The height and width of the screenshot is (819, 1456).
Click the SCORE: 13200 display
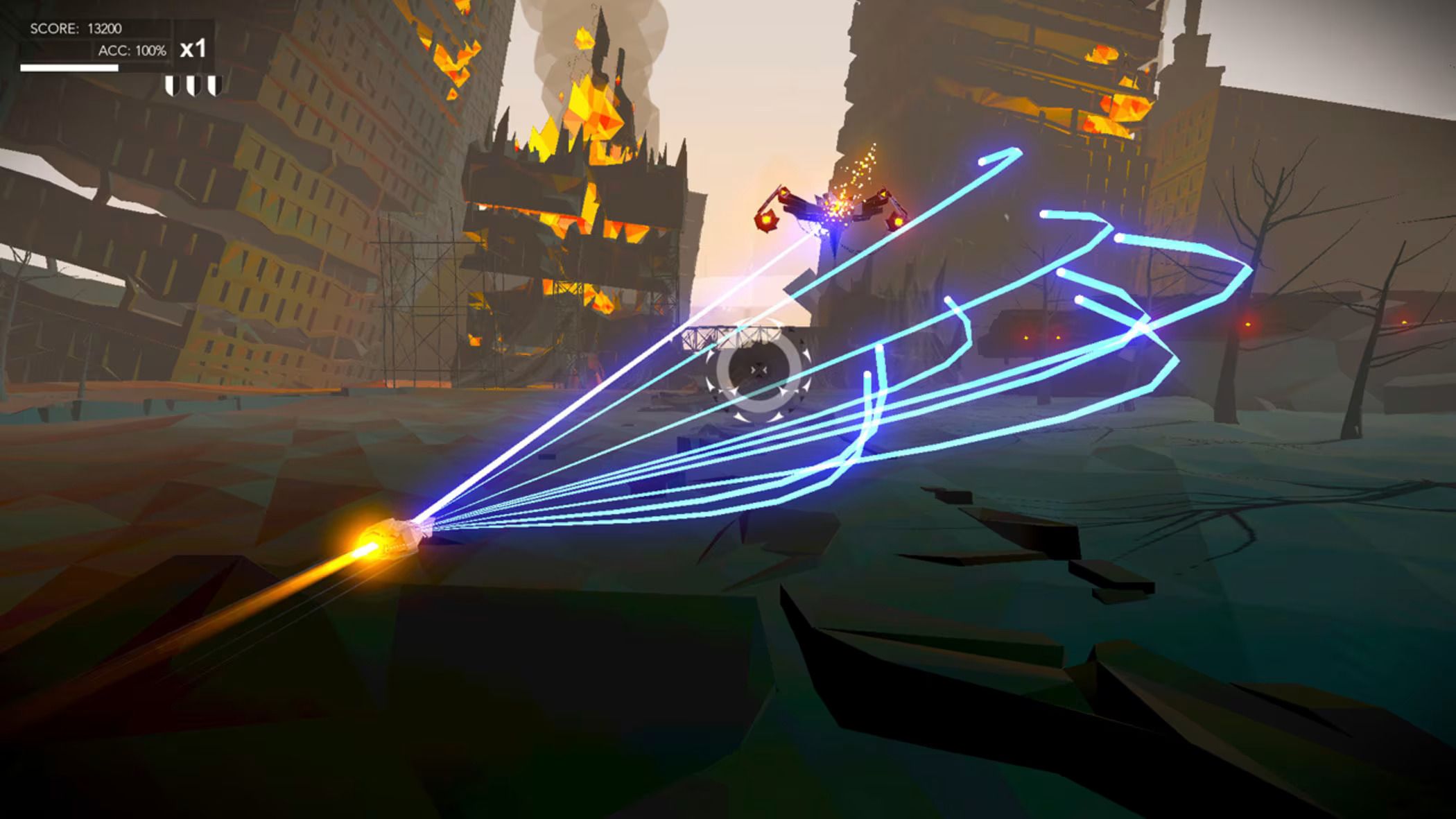tap(75, 28)
